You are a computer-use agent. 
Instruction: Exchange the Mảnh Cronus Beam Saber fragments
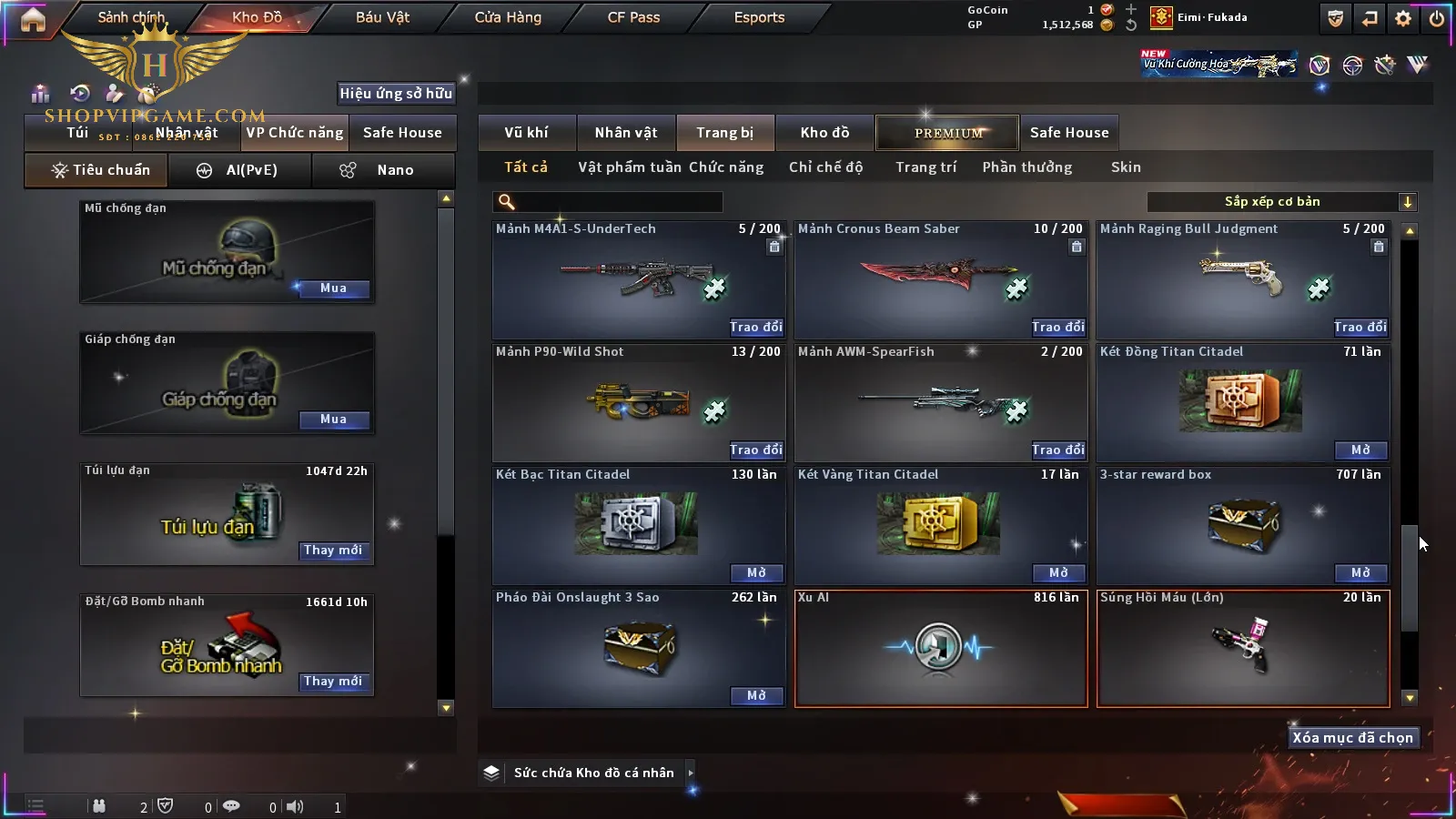click(1058, 327)
